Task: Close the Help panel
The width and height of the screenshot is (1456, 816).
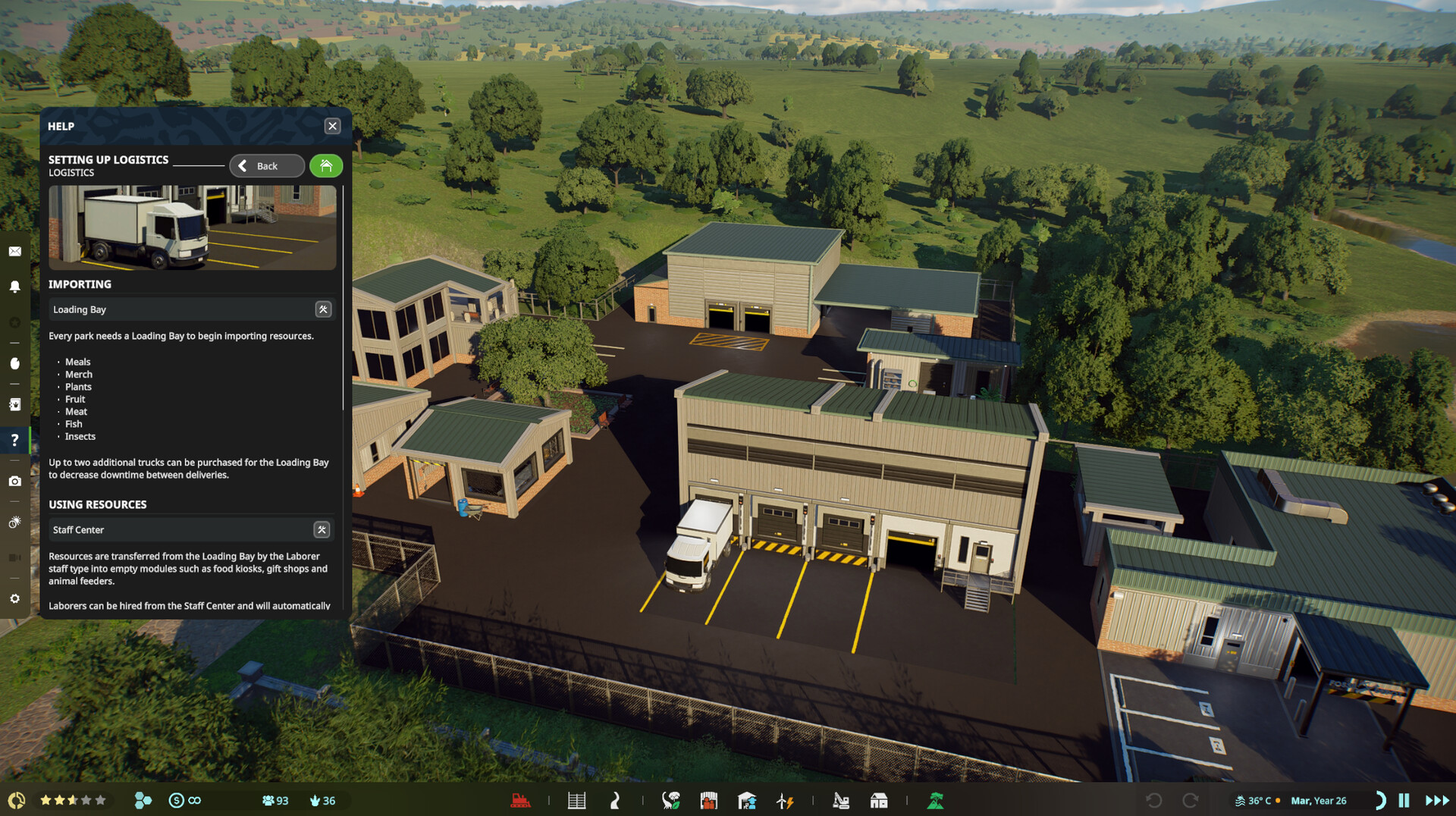Action: pos(332,127)
